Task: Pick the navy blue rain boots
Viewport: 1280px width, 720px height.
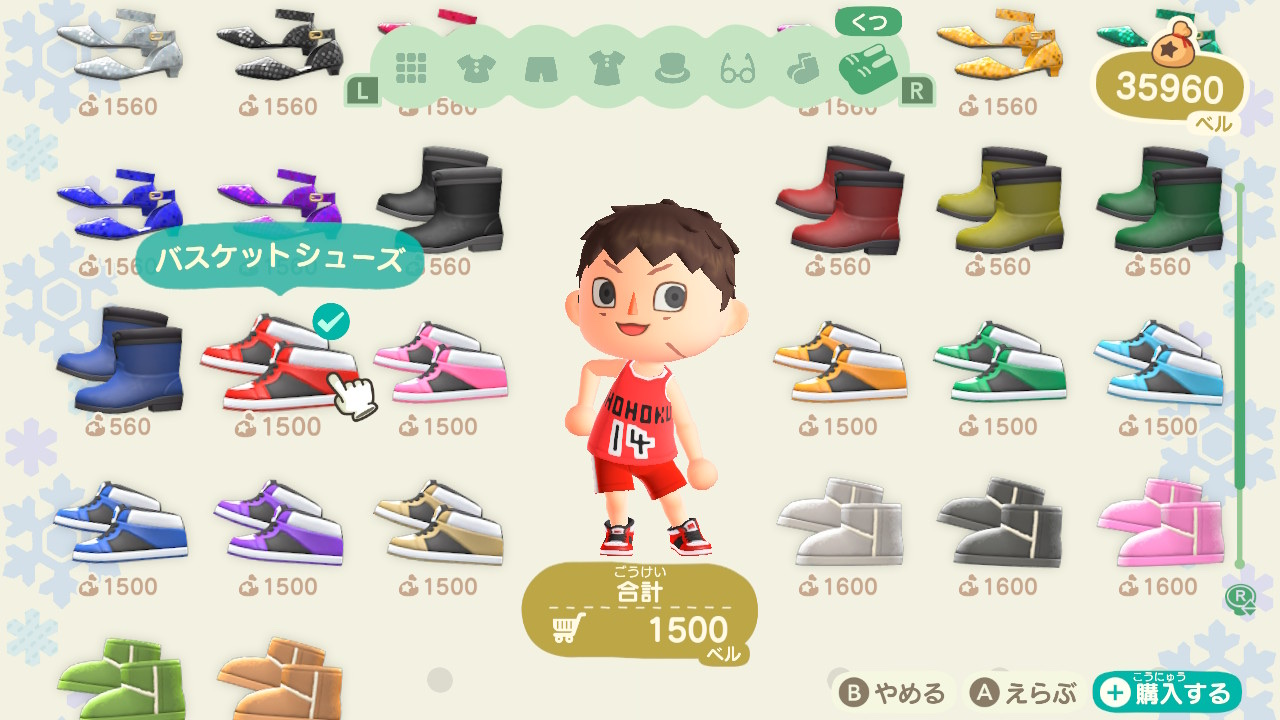Action: (120, 360)
